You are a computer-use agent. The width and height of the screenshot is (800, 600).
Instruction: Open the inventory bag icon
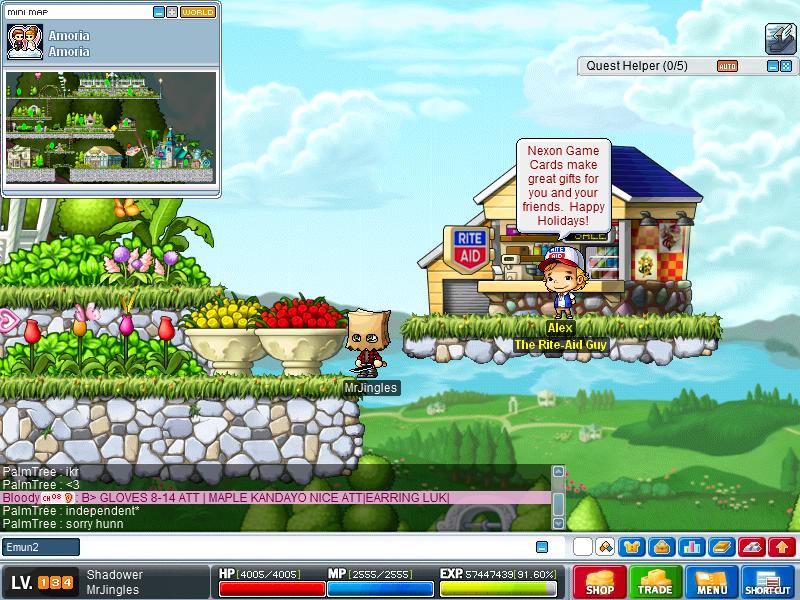pyautogui.click(x=660, y=547)
